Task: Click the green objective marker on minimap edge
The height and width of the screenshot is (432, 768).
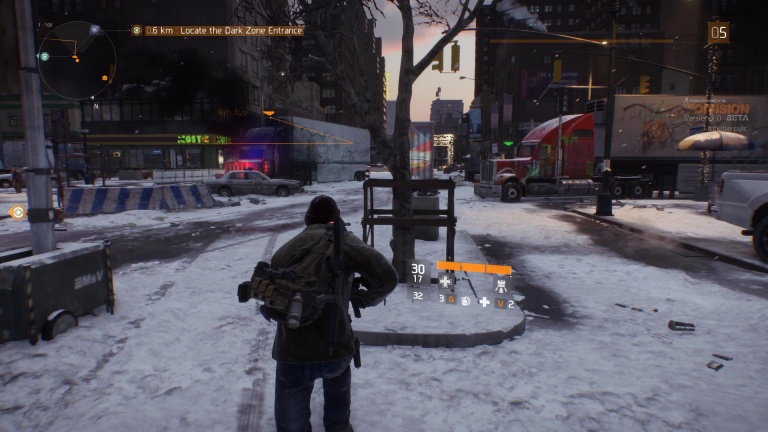Action: point(44,56)
